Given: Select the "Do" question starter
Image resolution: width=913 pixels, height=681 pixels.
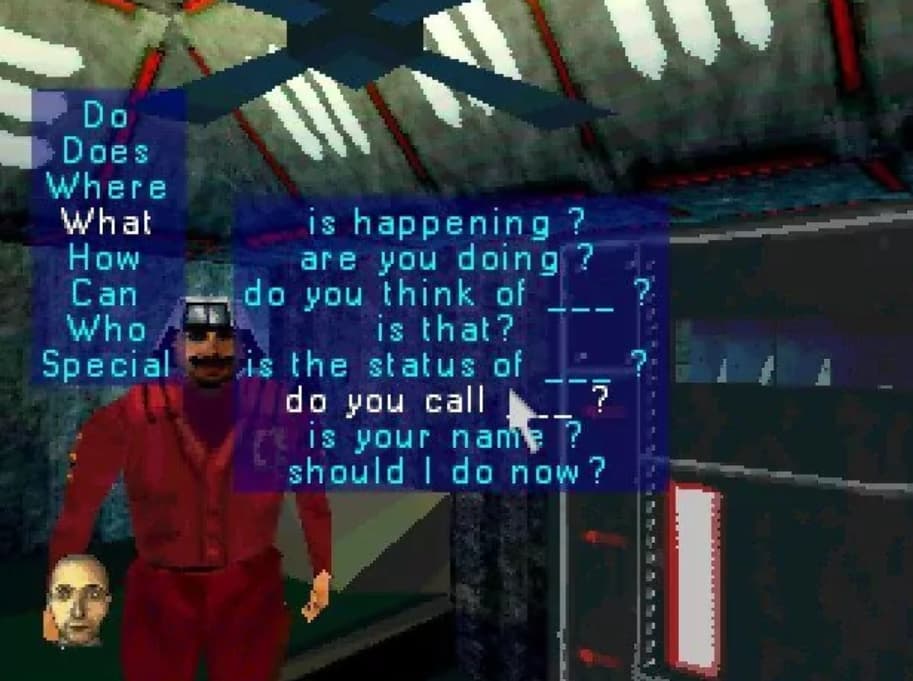Looking at the screenshot, I should coord(106,116).
